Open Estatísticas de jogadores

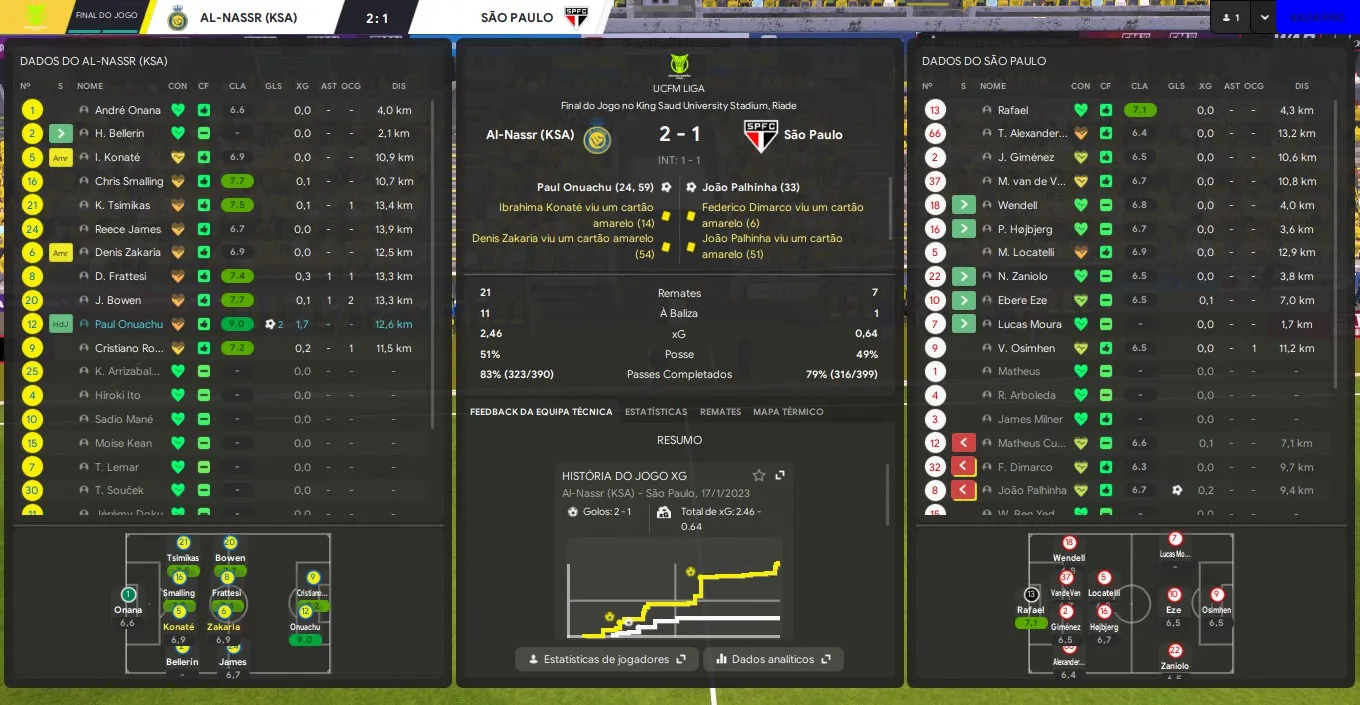pos(607,659)
